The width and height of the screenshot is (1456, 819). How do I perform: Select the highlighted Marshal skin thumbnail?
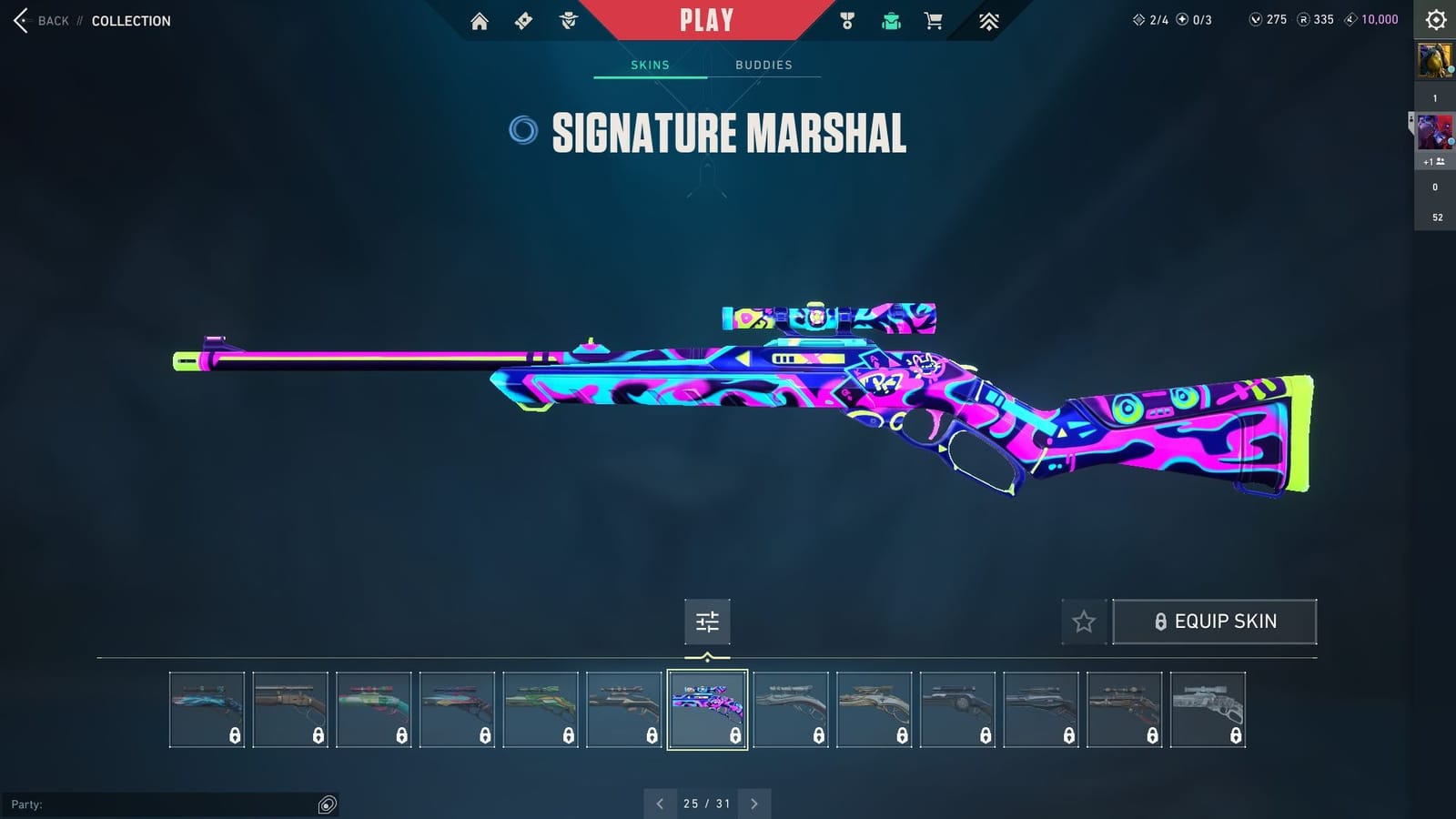(x=707, y=709)
